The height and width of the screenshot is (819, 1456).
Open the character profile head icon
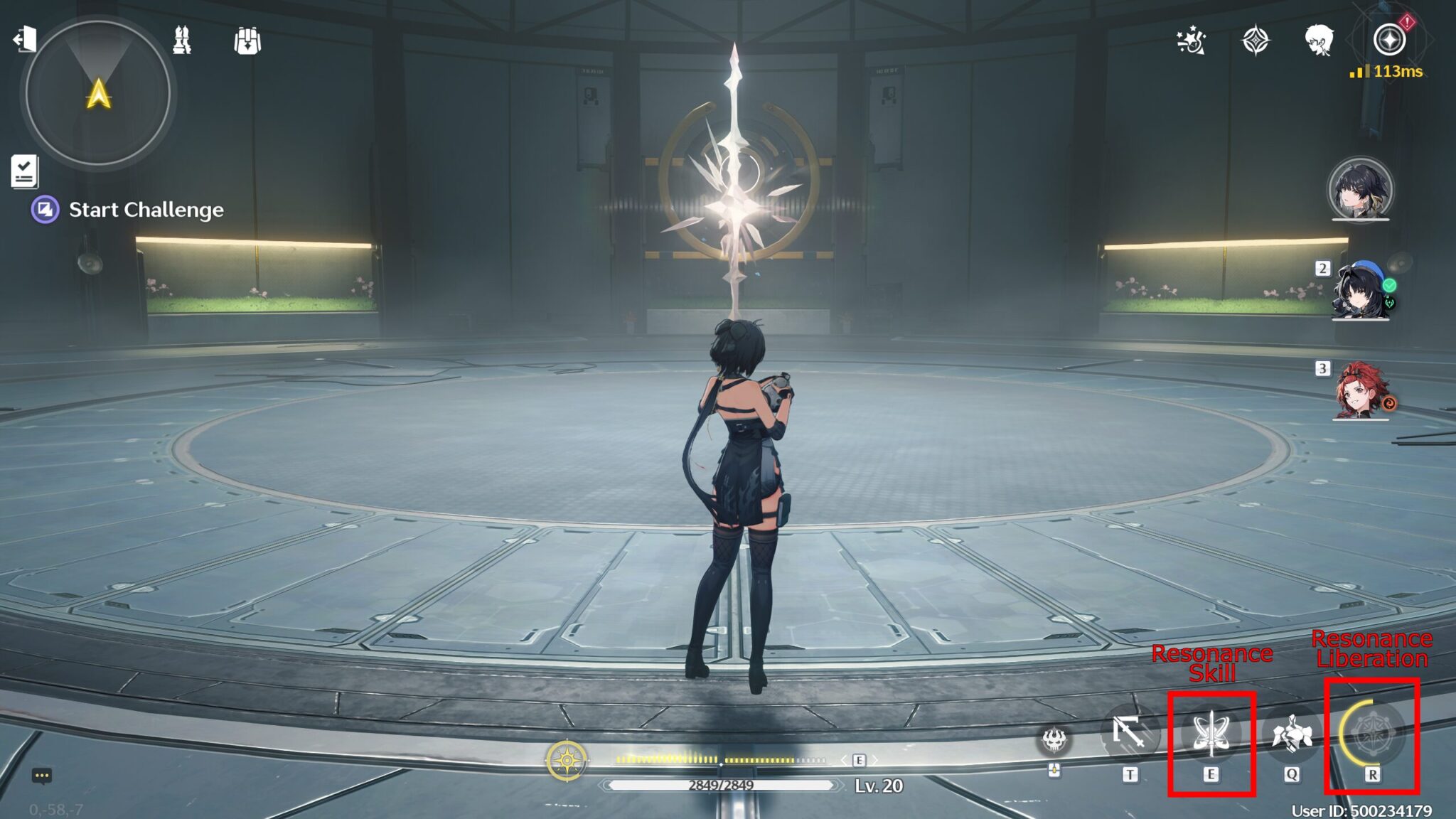(x=1319, y=41)
